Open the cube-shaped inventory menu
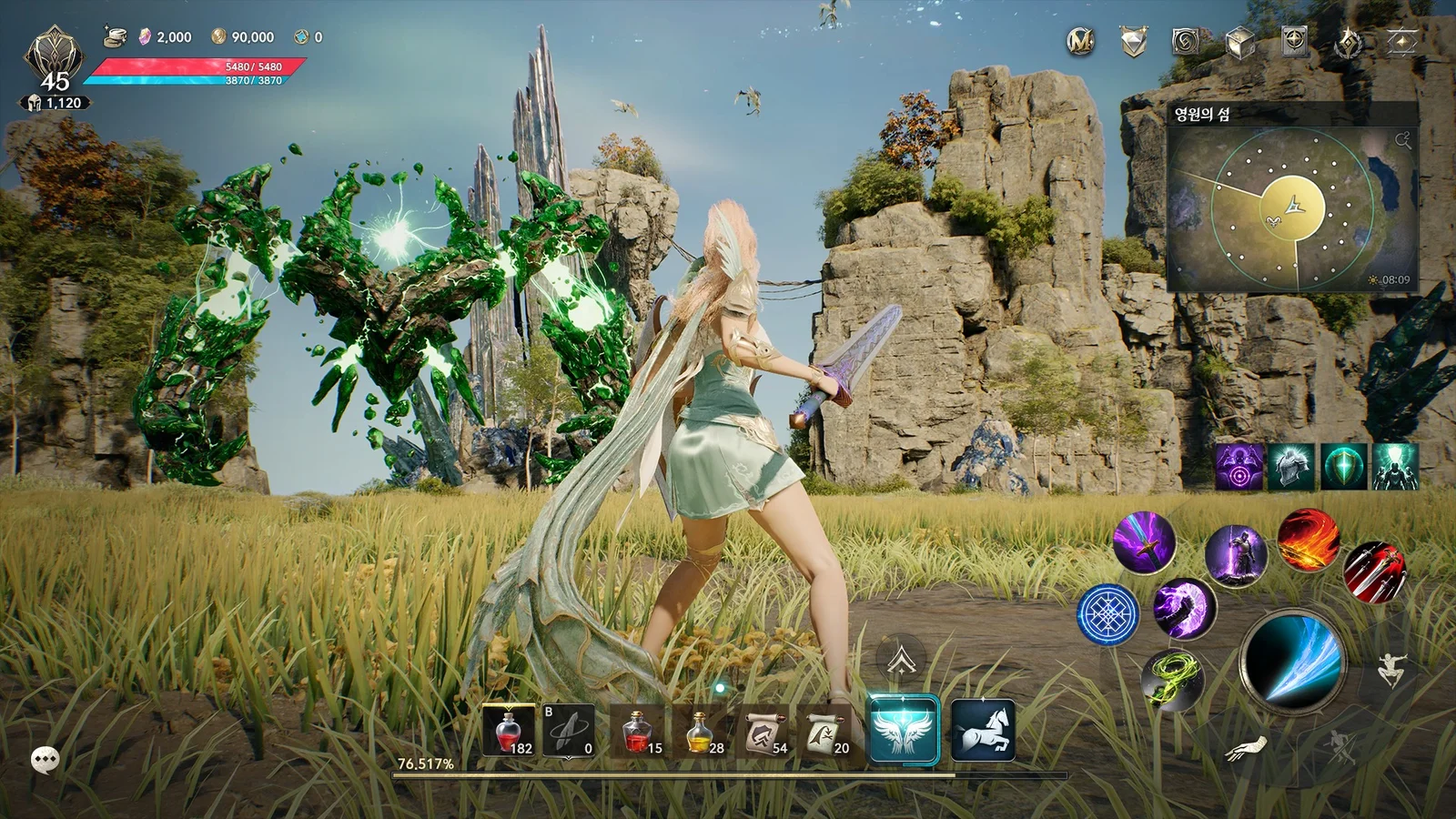 (x=1241, y=41)
